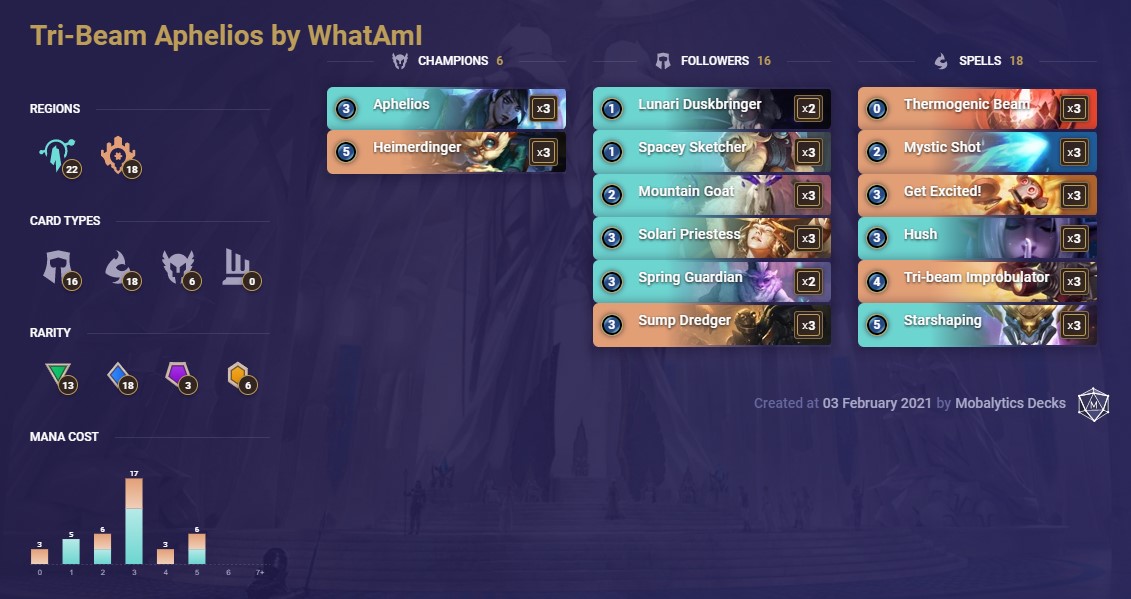Select the Piltover & Zaun region icon

[x=118, y=155]
